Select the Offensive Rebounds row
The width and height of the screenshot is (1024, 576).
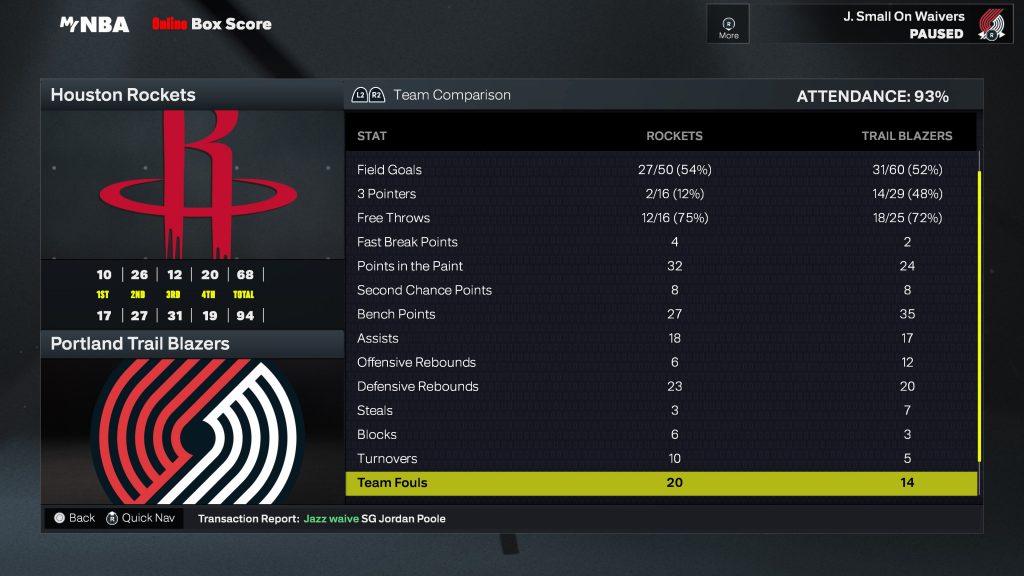(x=660, y=362)
